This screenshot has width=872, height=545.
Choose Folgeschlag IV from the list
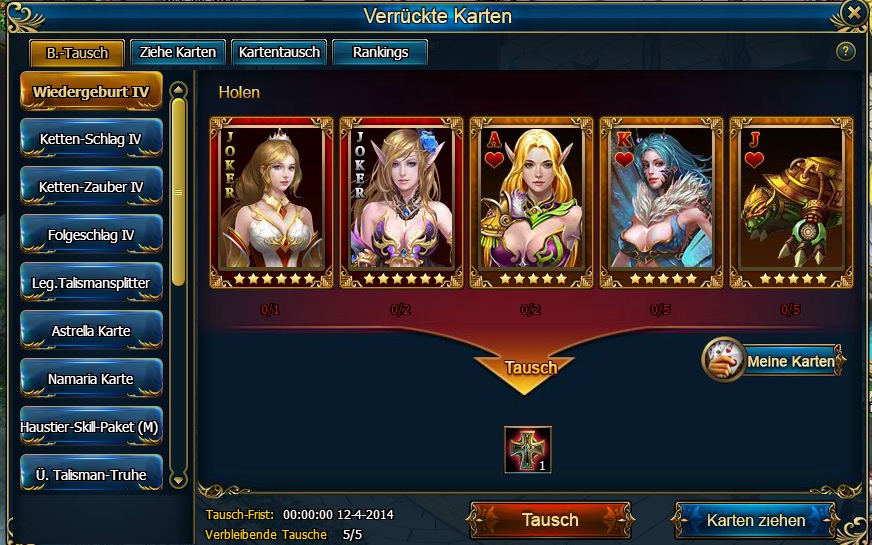(x=91, y=236)
